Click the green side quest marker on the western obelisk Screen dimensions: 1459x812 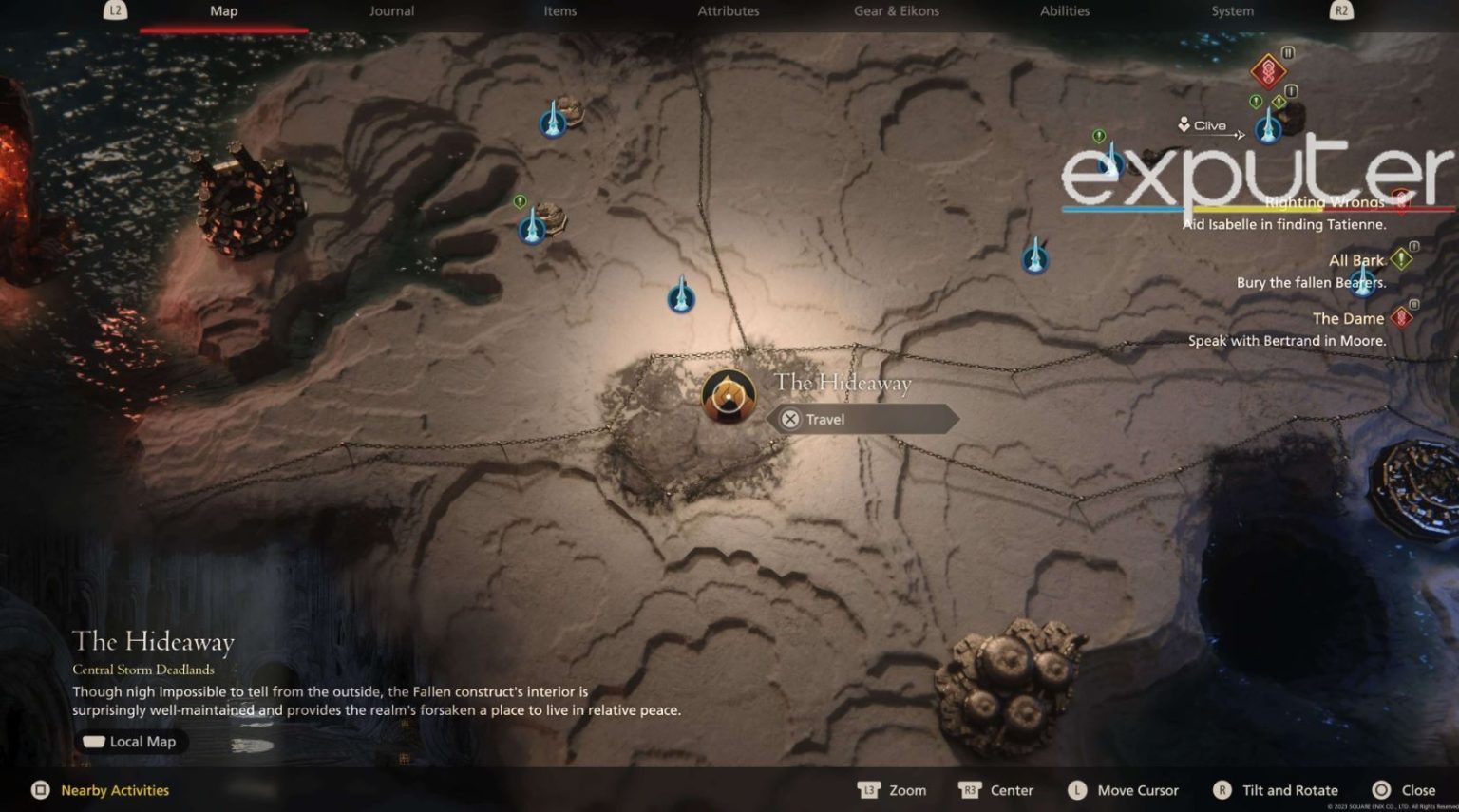tap(518, 201)
